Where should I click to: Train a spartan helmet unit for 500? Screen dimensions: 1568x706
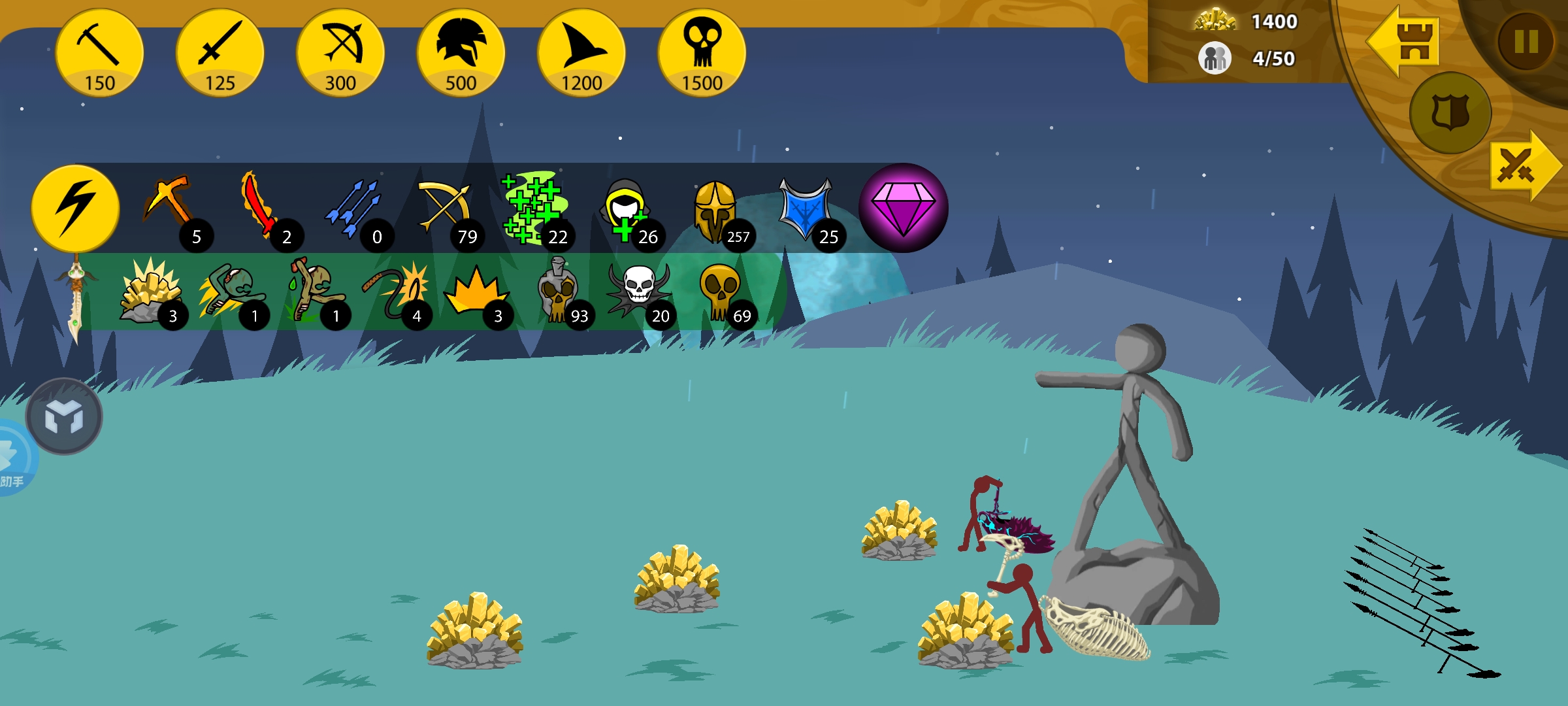click(461, 54)
